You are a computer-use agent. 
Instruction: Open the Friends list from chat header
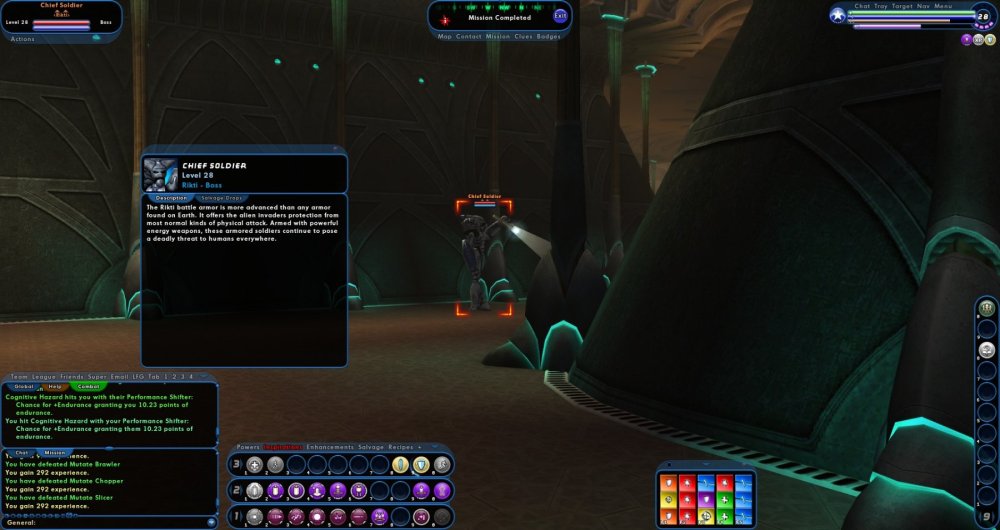coord(69,376)
